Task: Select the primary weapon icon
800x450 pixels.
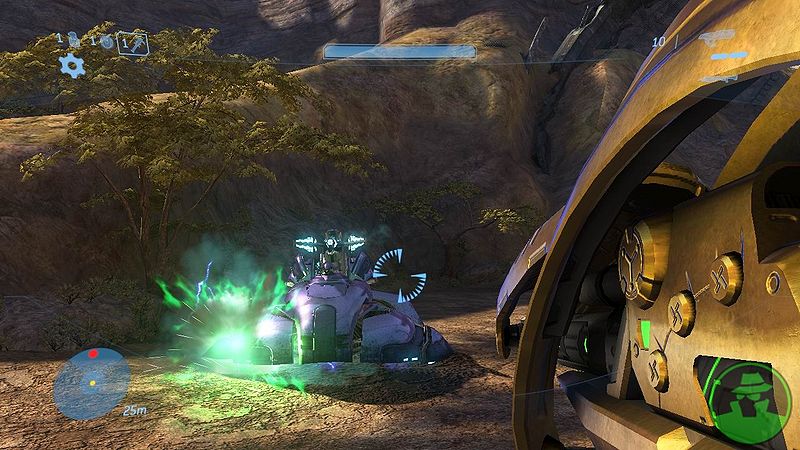Action: coord(718,40)
